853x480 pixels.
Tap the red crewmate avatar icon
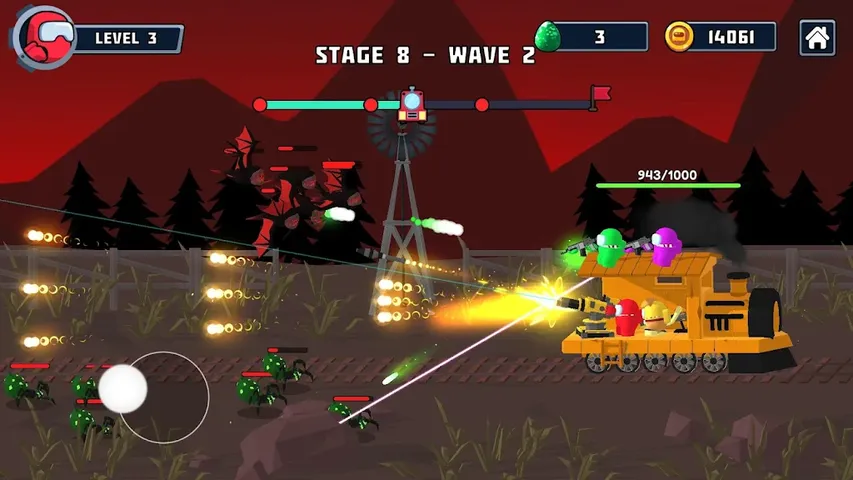[45, 37]
